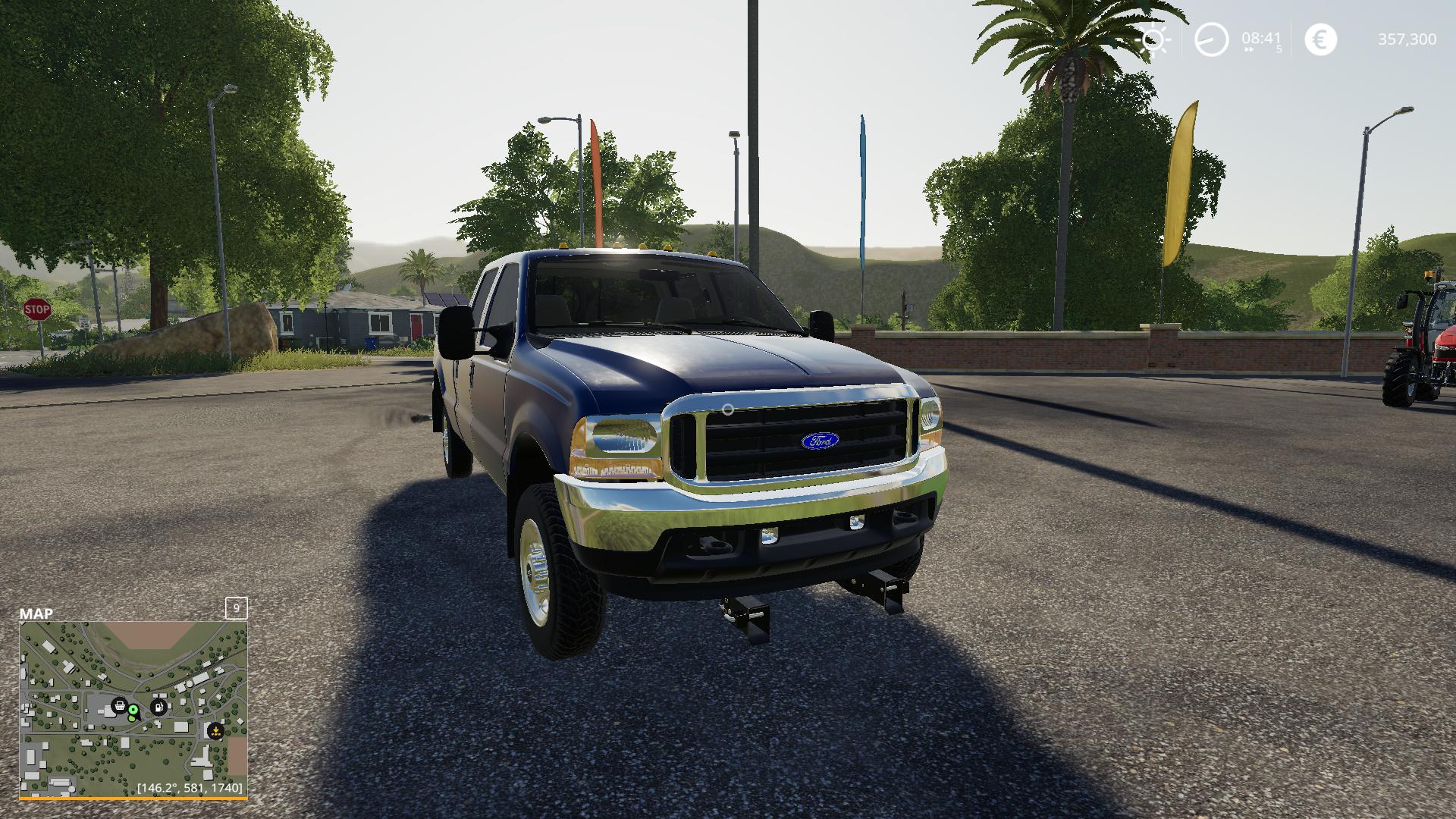Viewport: 1456px width, 819px height.
Task: Click the yellow unloading point marker on minimap
Action: point(215,732)
